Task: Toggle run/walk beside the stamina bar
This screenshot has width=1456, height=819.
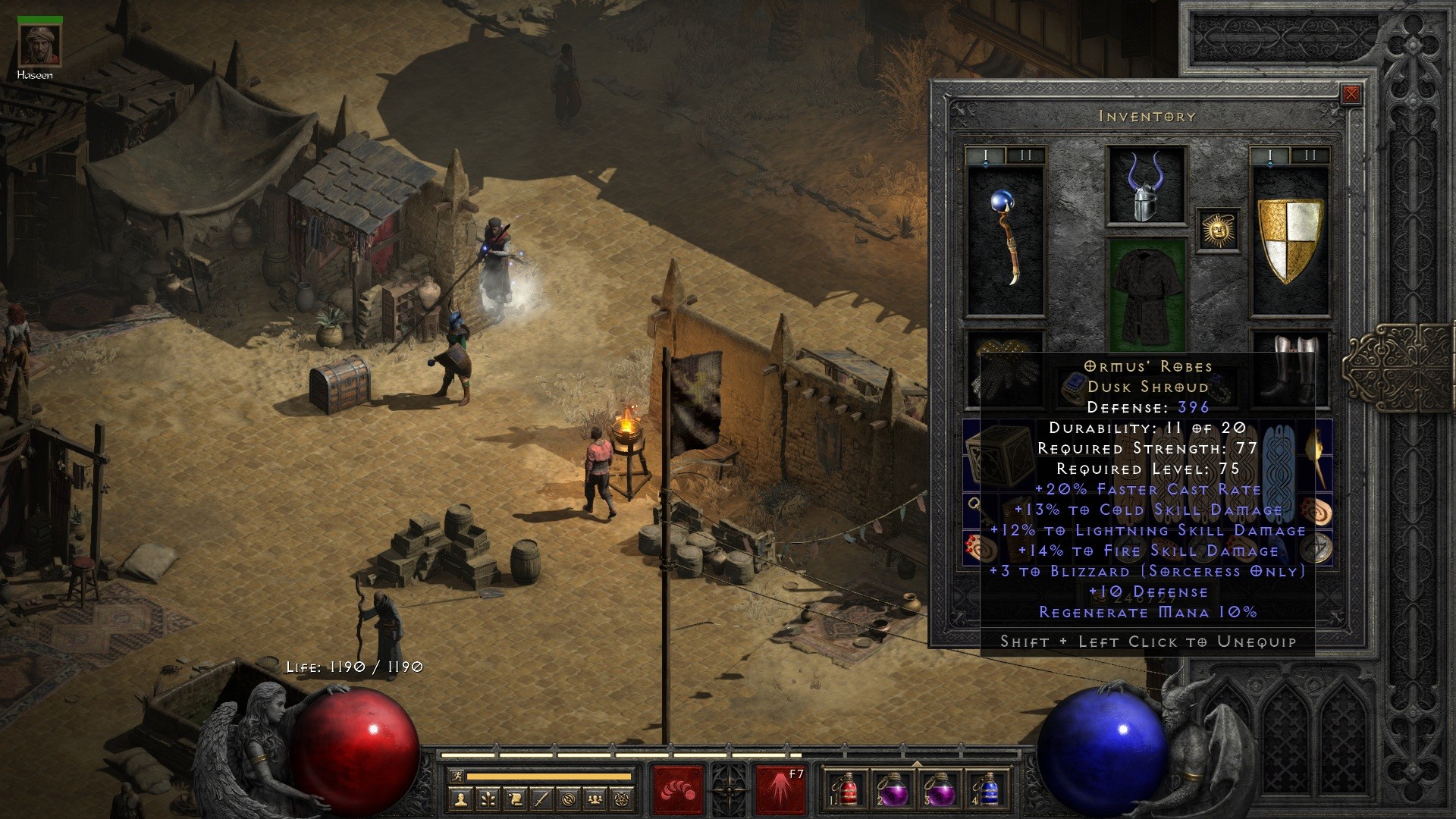Action: (457, 777)
